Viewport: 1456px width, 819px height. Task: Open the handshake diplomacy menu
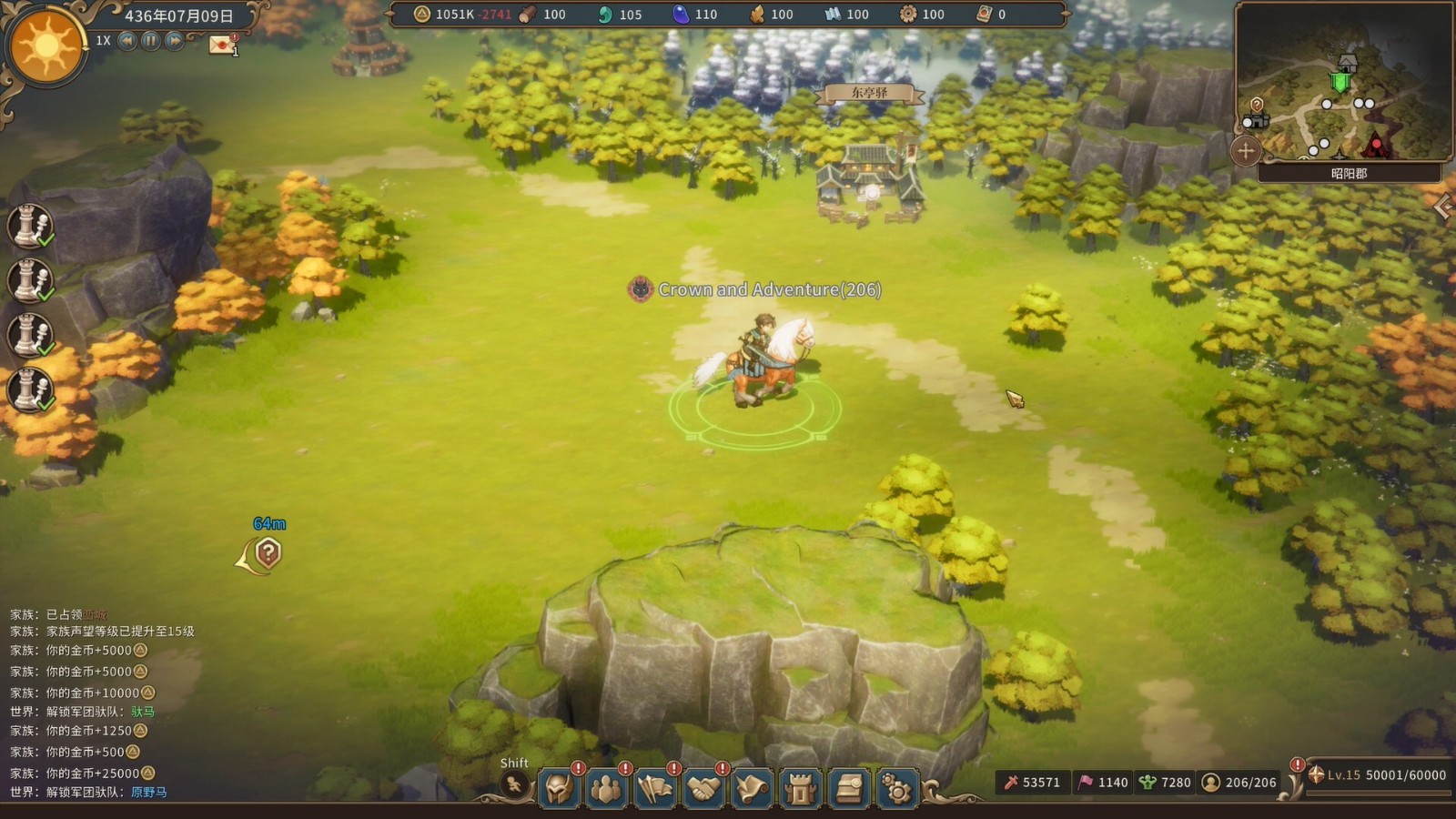703,788
